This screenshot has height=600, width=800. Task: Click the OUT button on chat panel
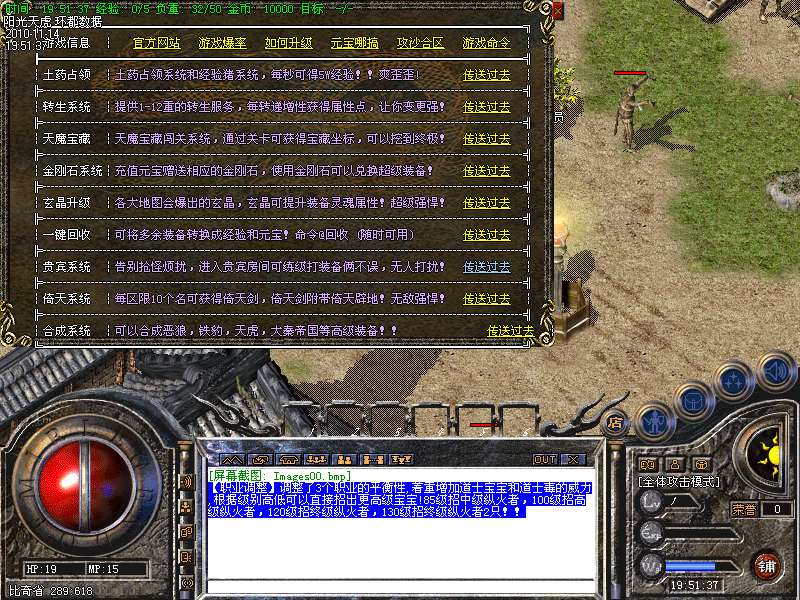[544, 459]
